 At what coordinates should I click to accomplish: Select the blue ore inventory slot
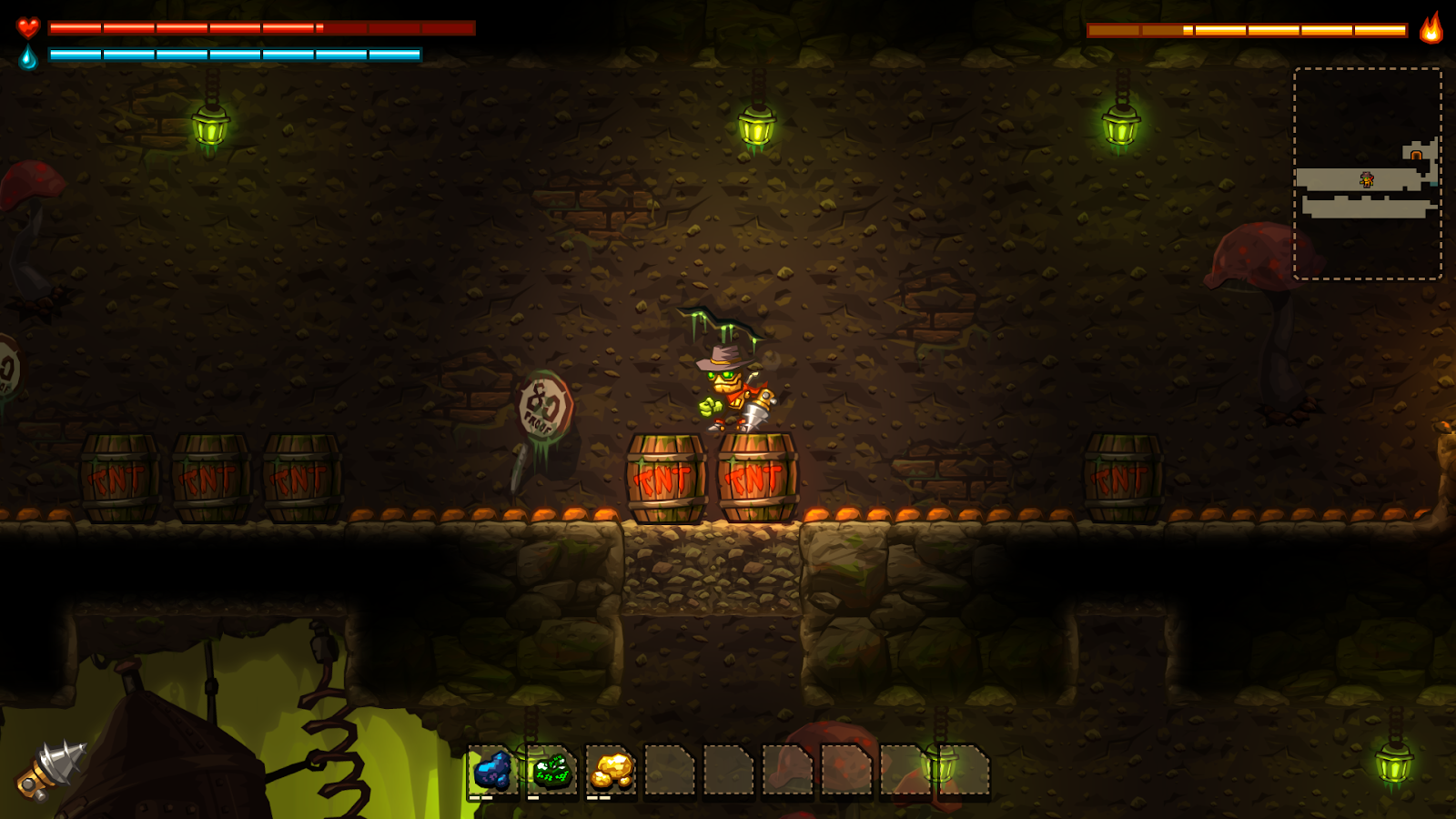(492, 771)
